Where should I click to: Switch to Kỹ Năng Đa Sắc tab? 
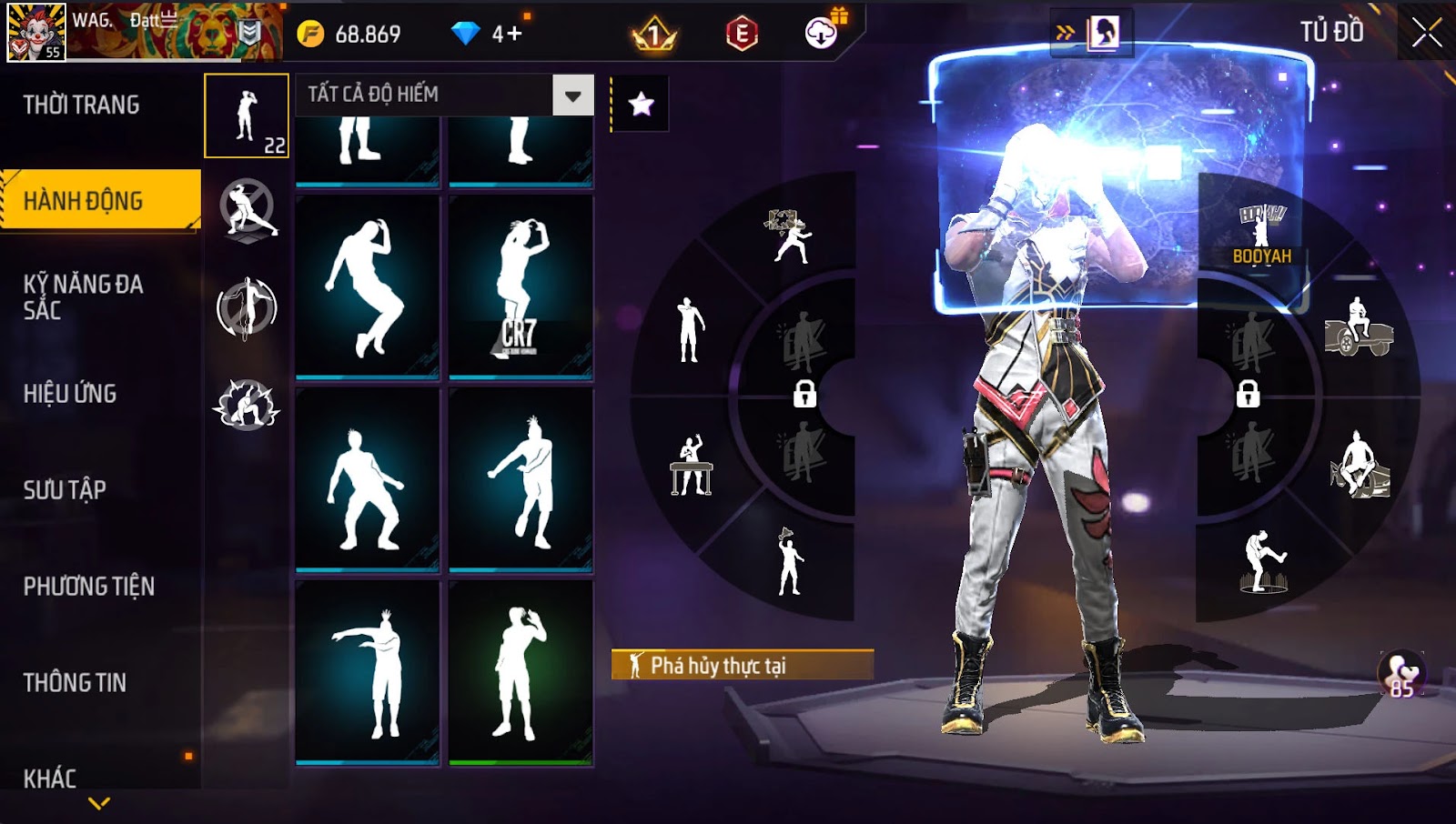pos(84,296)
